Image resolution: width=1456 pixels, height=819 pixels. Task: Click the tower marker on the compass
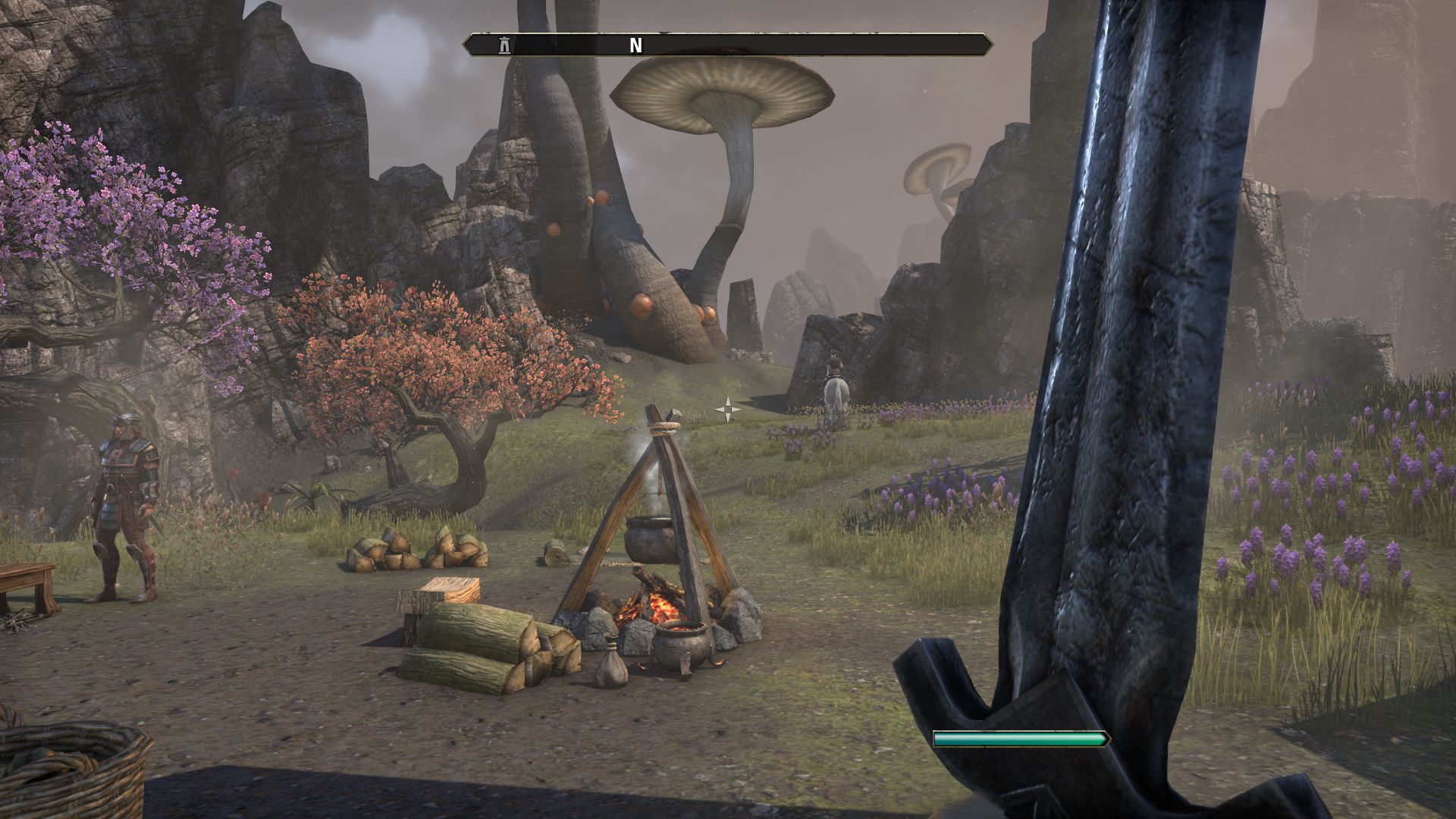tap(504, 45)
